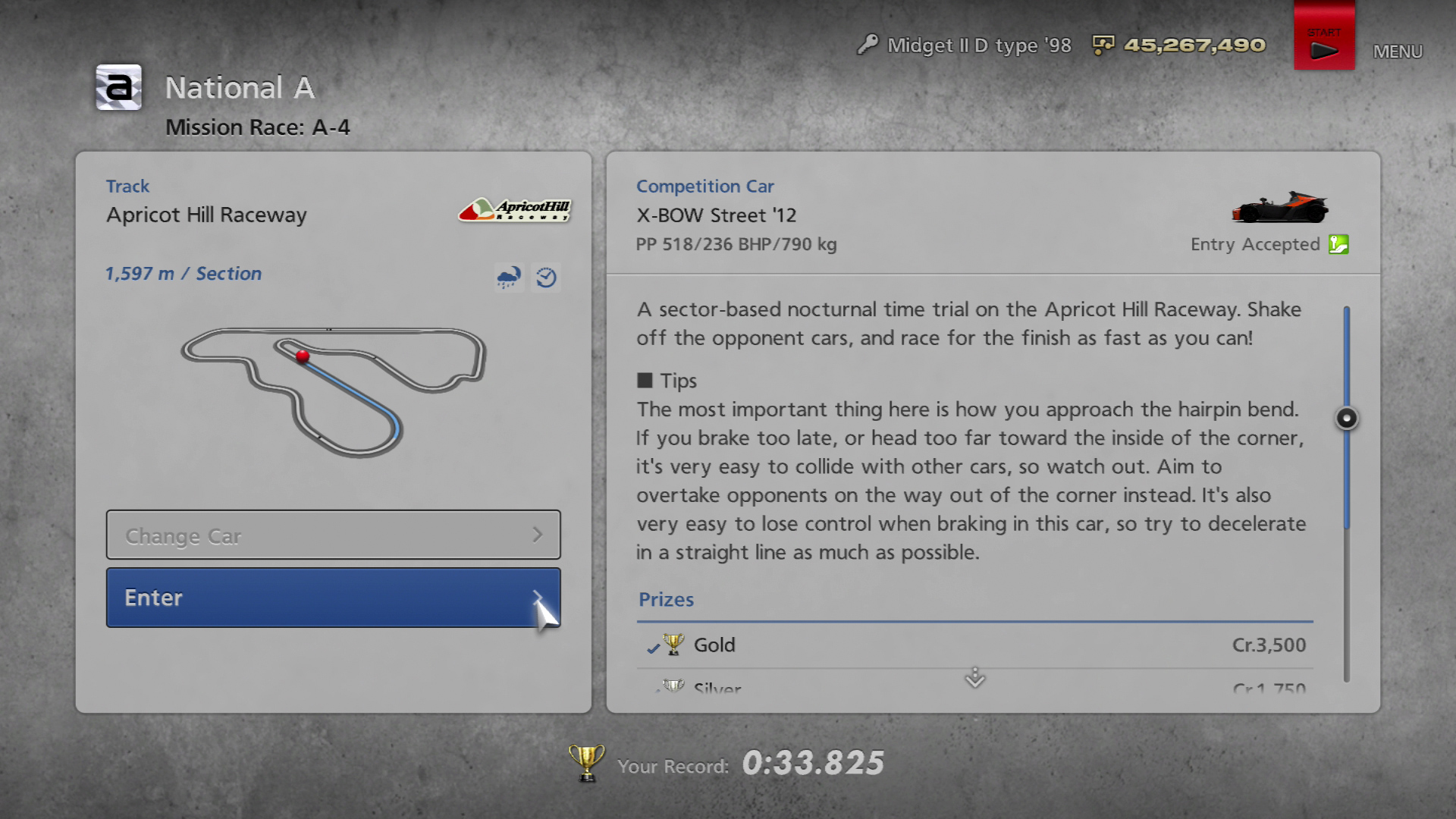
Task: Select the clock time icon
Action: click(546, 278)
